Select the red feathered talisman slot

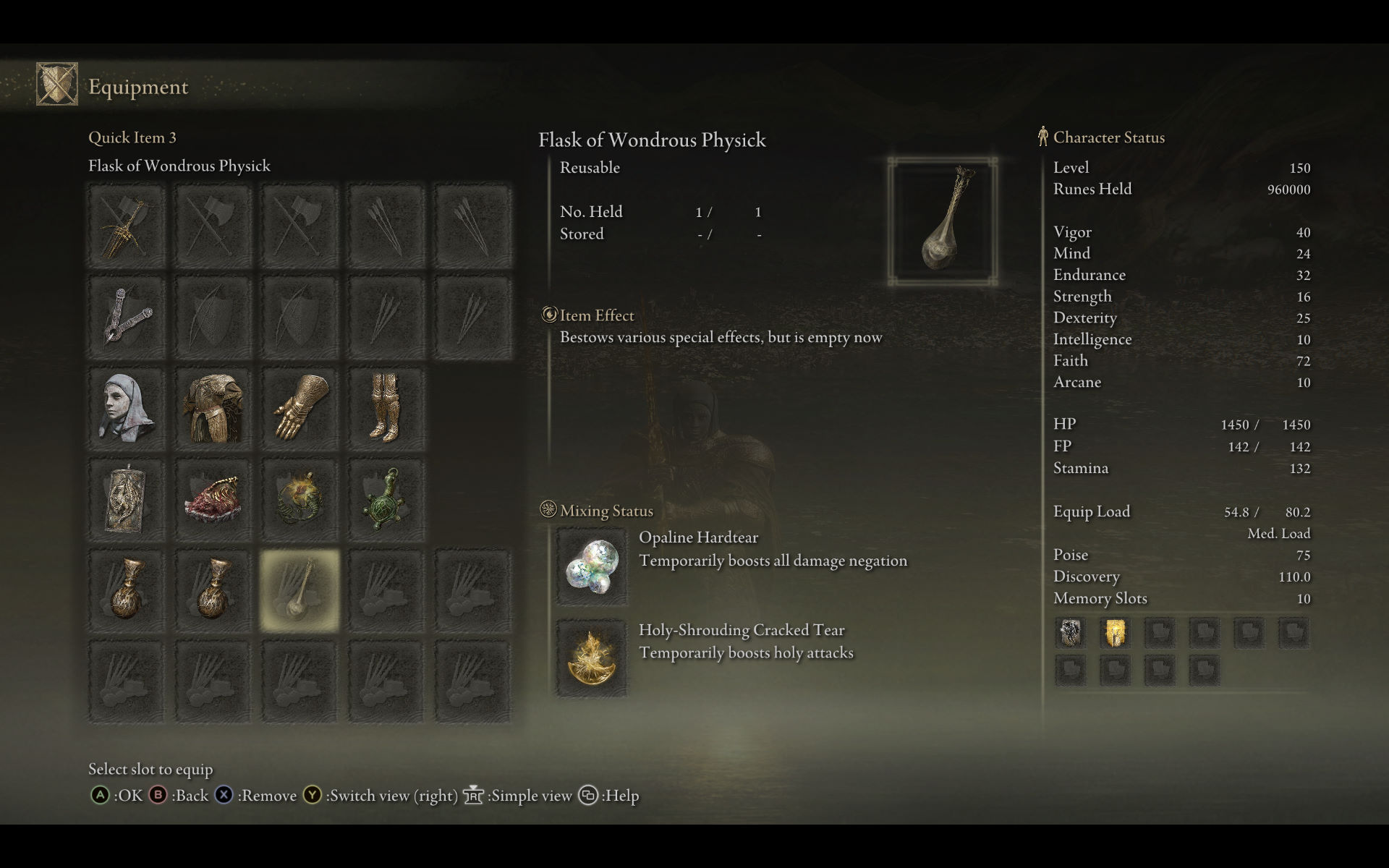point(213,500)
